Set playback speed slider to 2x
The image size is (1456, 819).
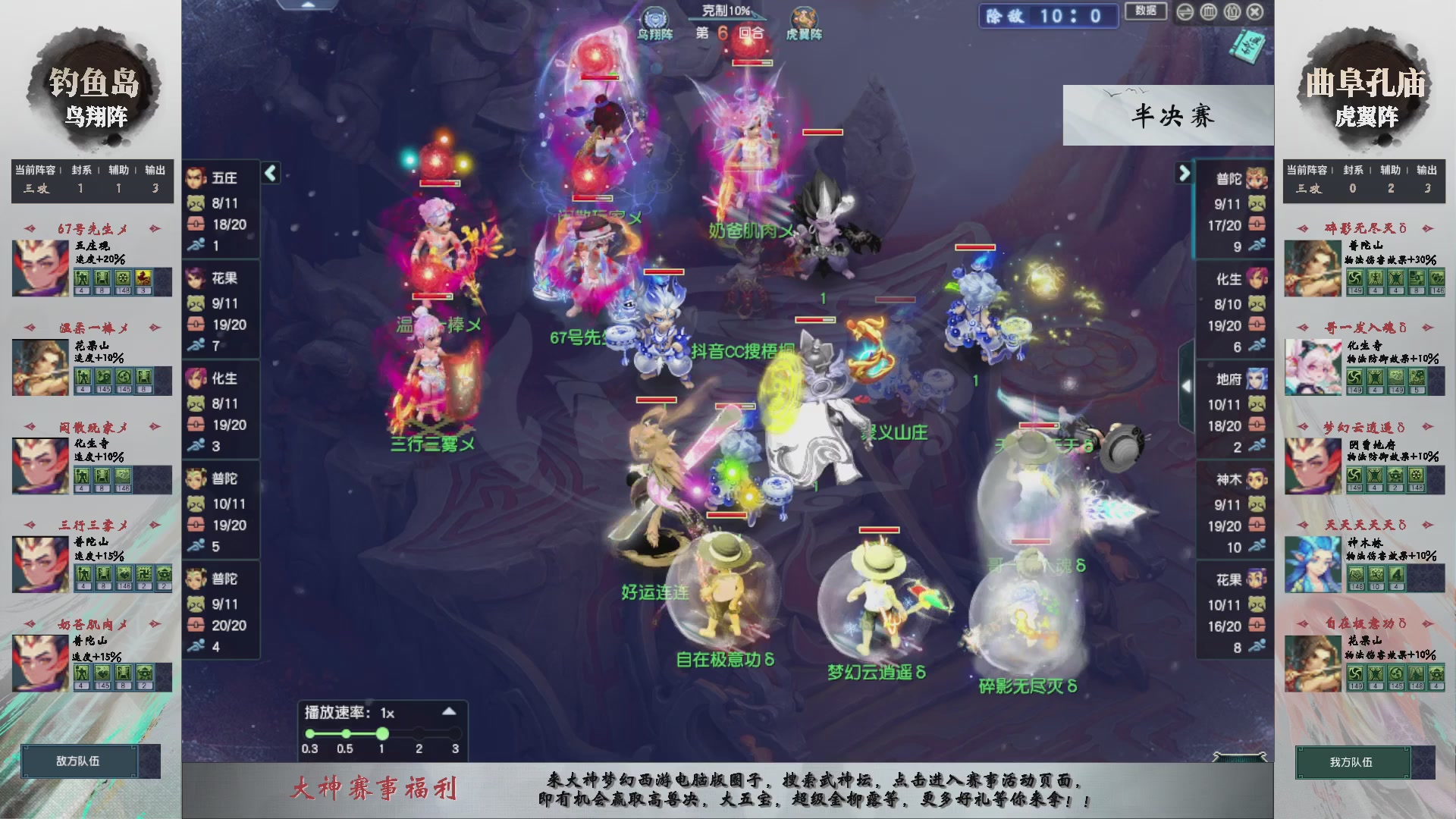[x=418, y=733]
